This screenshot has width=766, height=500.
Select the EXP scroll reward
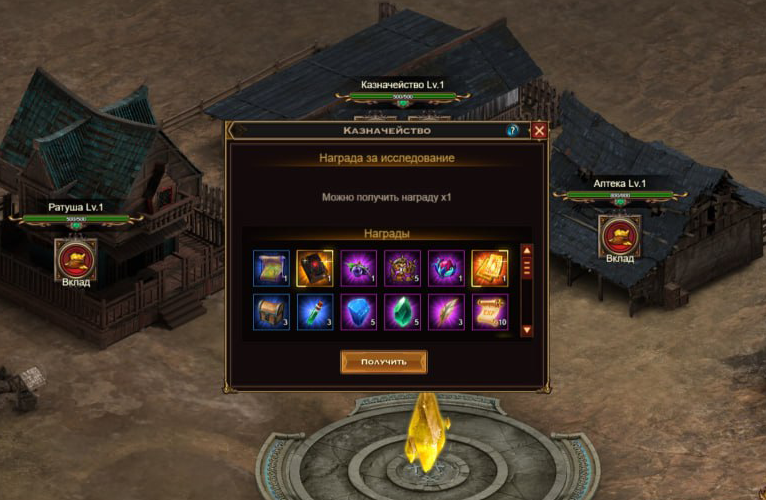tap(490, 312)
